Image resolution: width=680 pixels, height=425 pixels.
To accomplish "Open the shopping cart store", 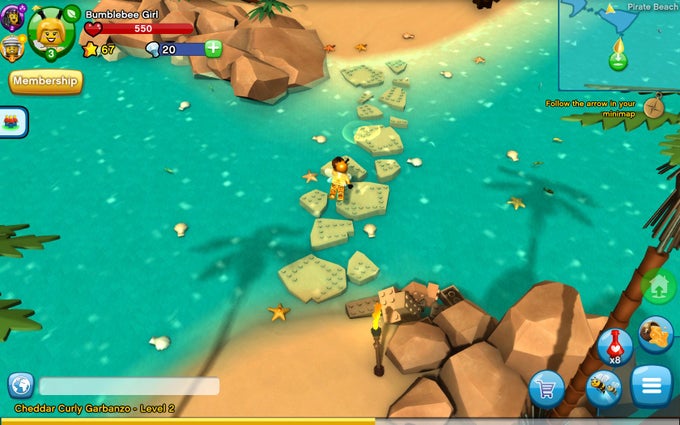I will coord(546,388).
